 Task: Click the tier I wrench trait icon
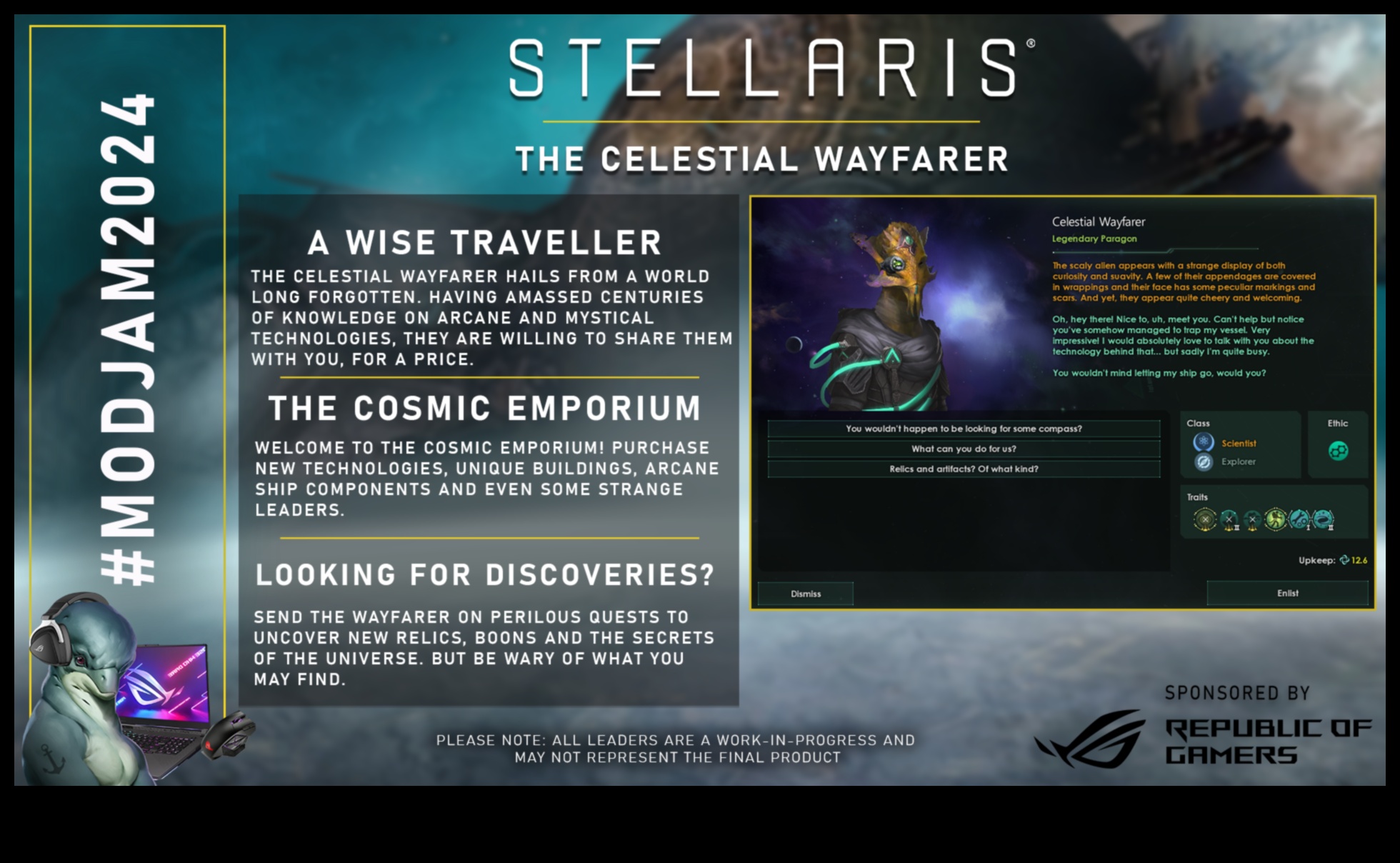pos(1299,519)
